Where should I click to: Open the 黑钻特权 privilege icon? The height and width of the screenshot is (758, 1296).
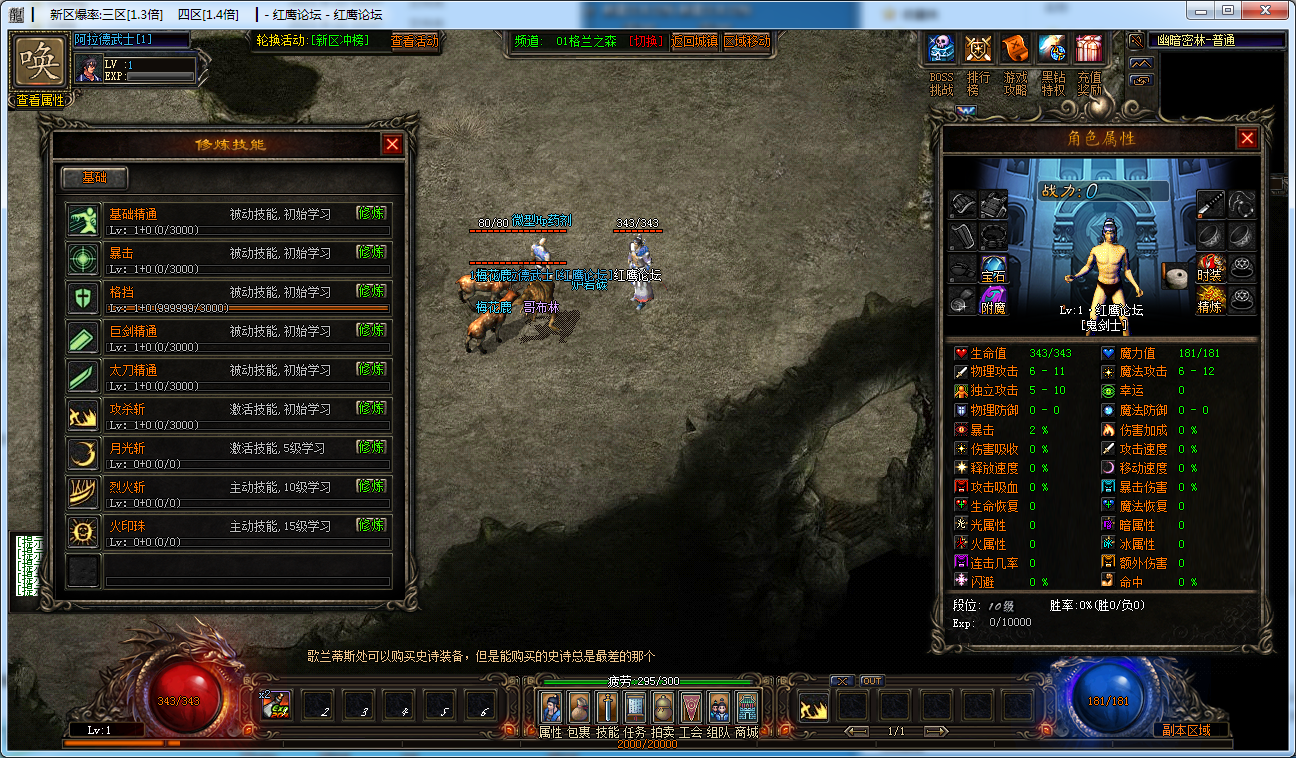(1052, 48)
